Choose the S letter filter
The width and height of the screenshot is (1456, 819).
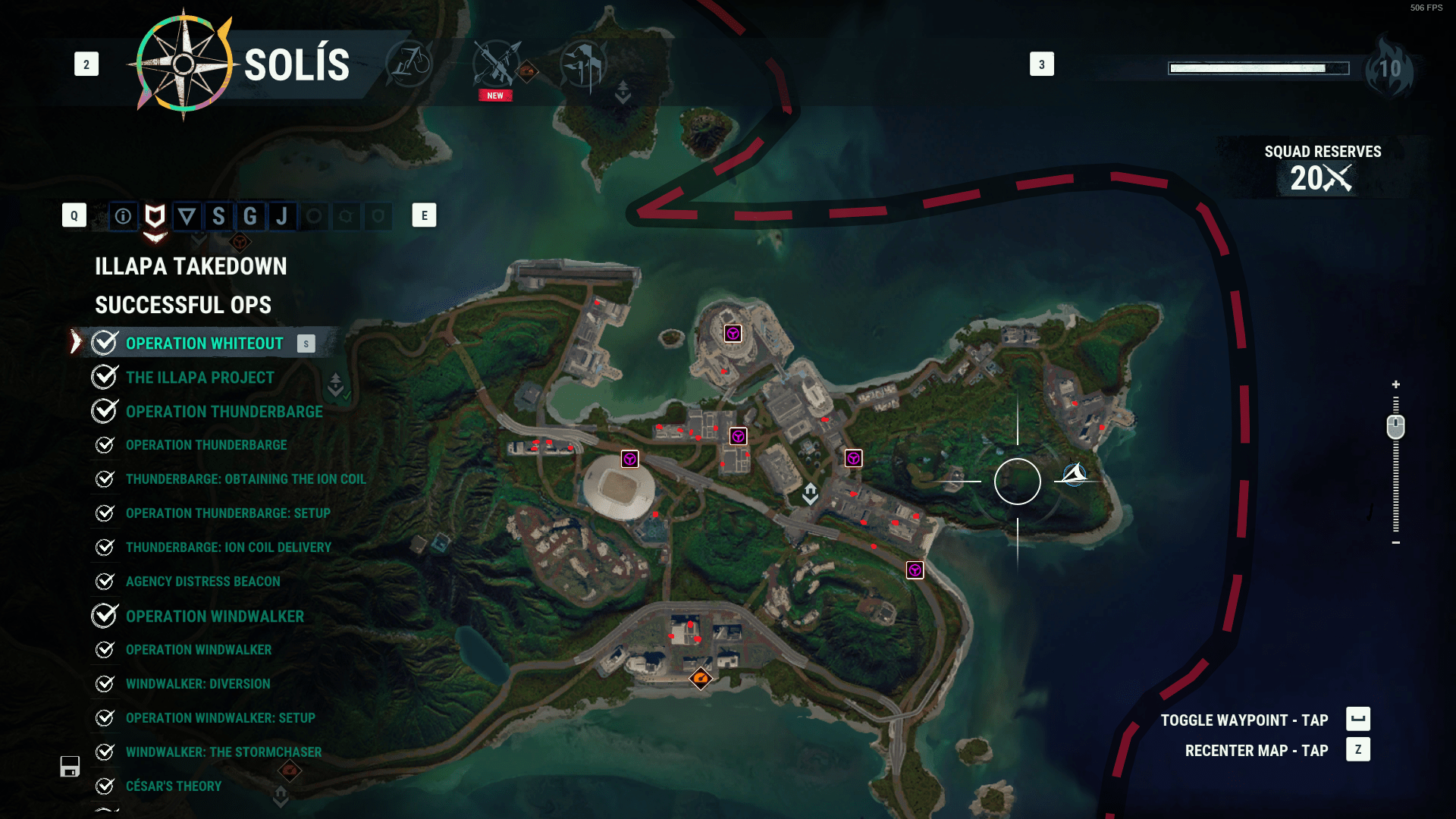[218, 217]
